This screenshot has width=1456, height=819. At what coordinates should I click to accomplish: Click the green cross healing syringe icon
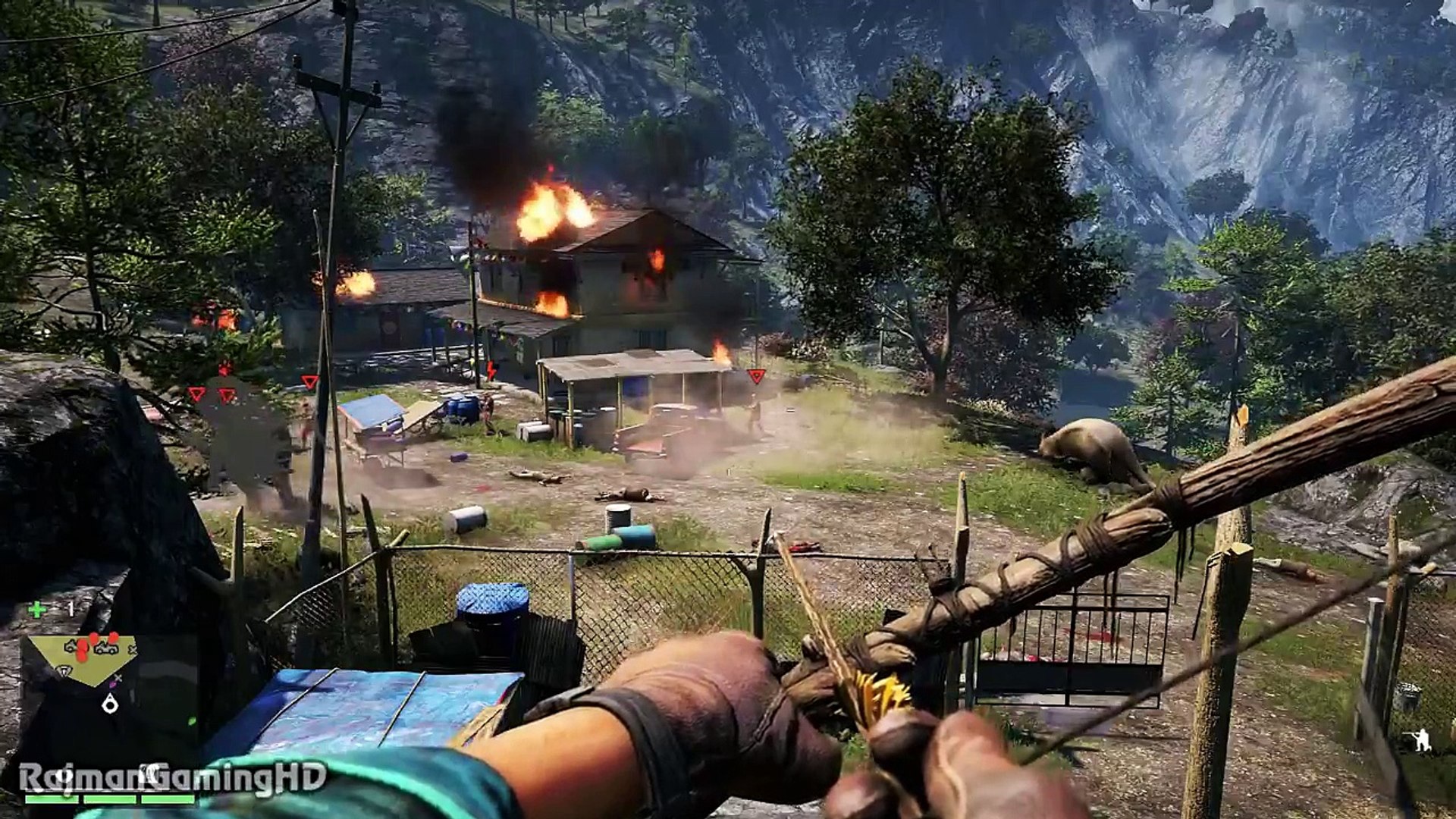(x=36, y=609)
